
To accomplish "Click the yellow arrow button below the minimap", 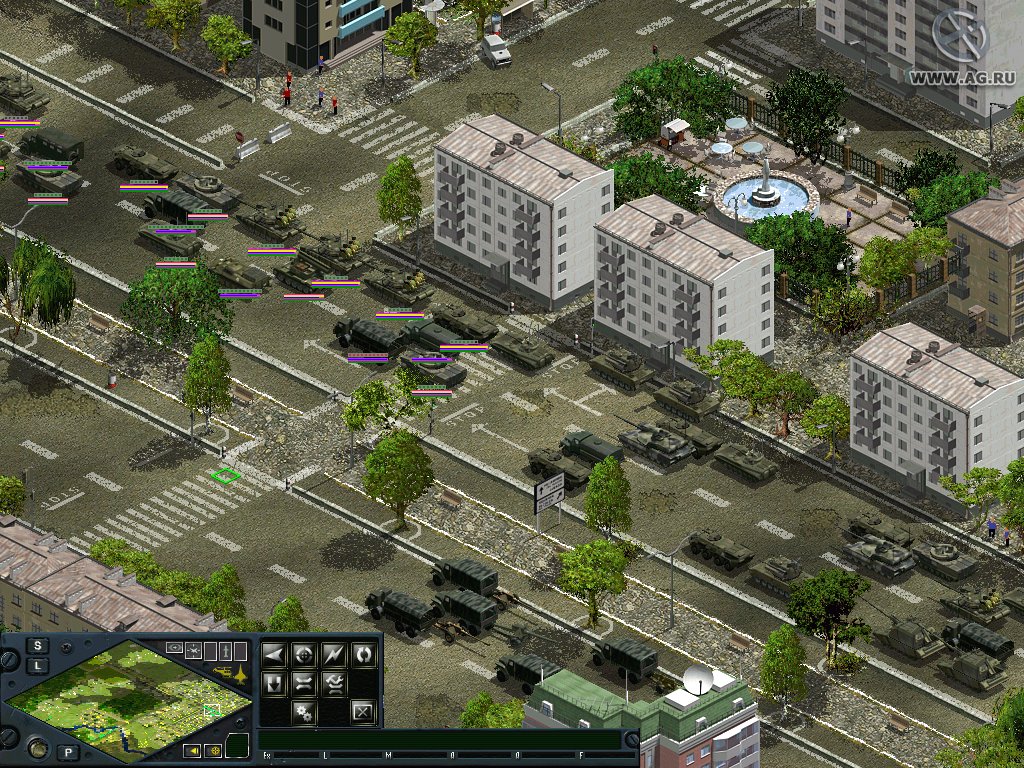I will [x=191, y=750].
